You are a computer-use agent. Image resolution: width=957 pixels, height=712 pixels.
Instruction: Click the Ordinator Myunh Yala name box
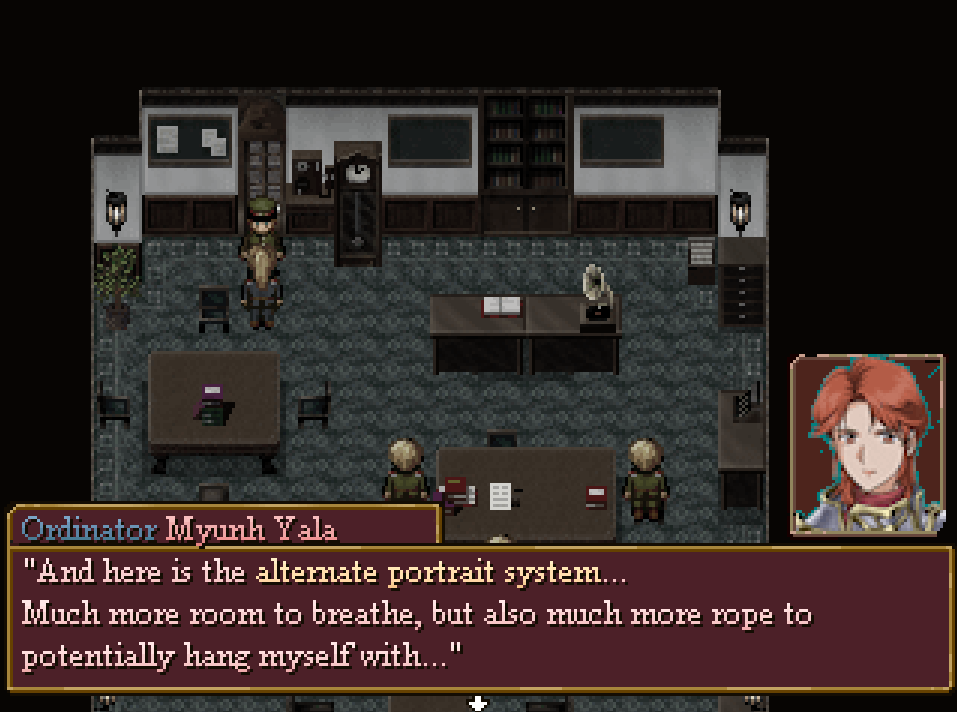pos(224,526)
